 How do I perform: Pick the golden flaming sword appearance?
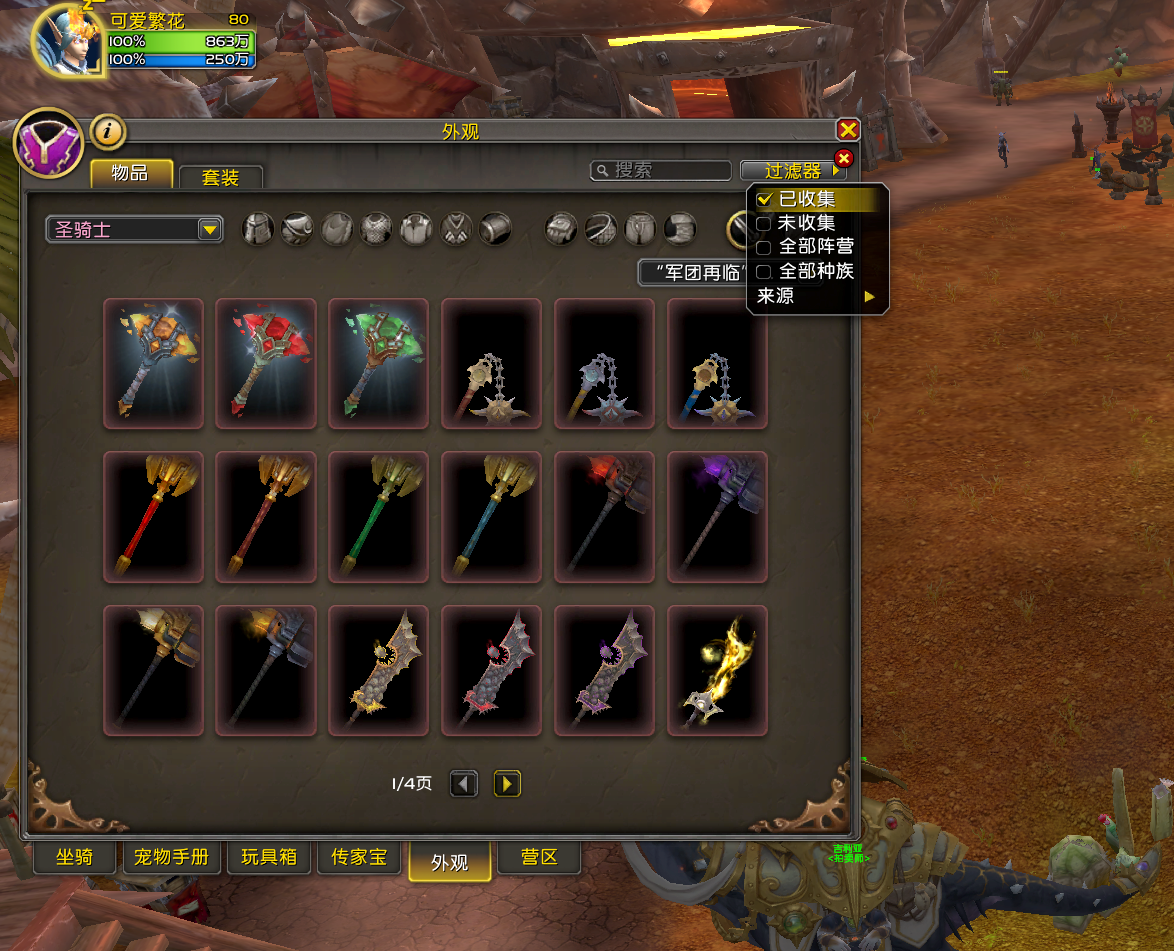(717, 670)
